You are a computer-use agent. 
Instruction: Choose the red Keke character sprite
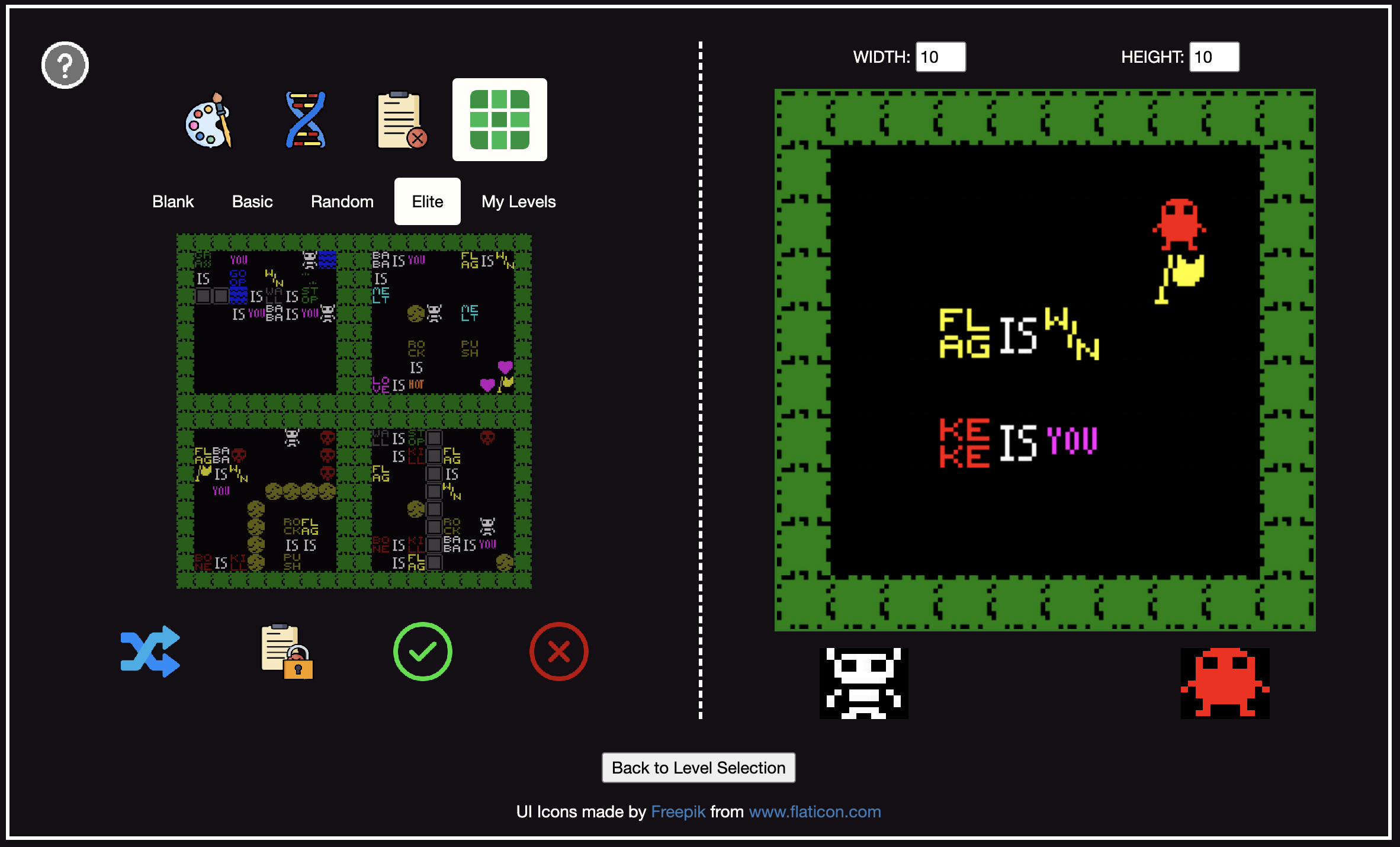tap(1225, 684)
